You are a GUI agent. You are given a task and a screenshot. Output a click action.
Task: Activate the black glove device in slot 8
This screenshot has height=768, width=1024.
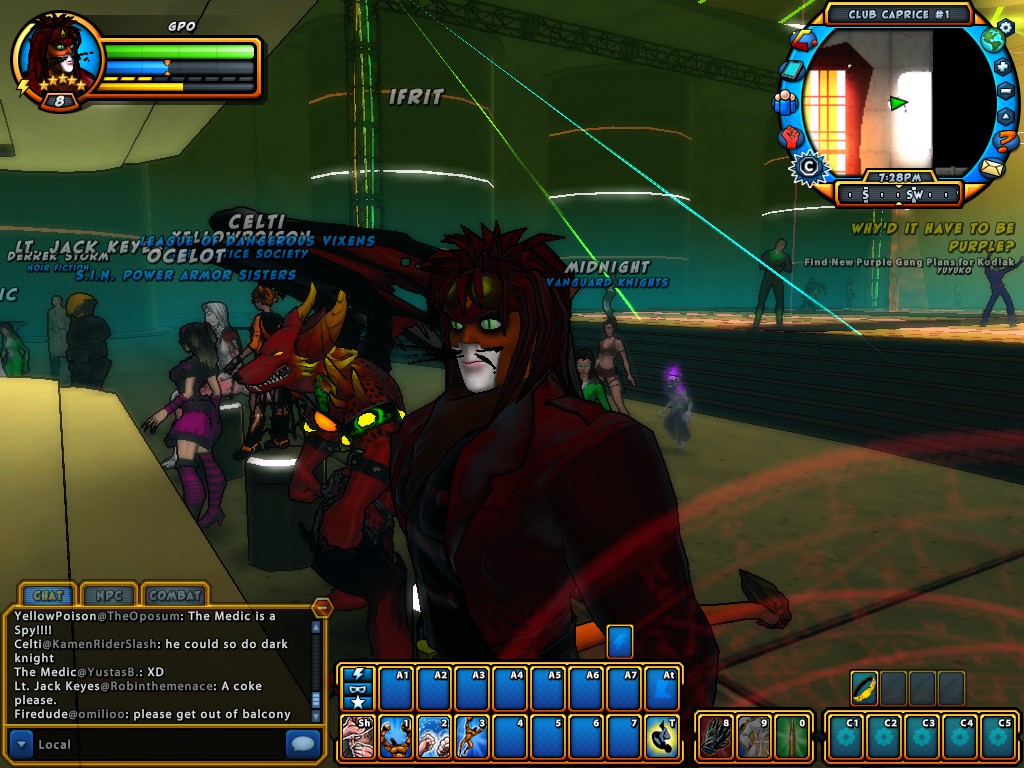tap(715, 736)
